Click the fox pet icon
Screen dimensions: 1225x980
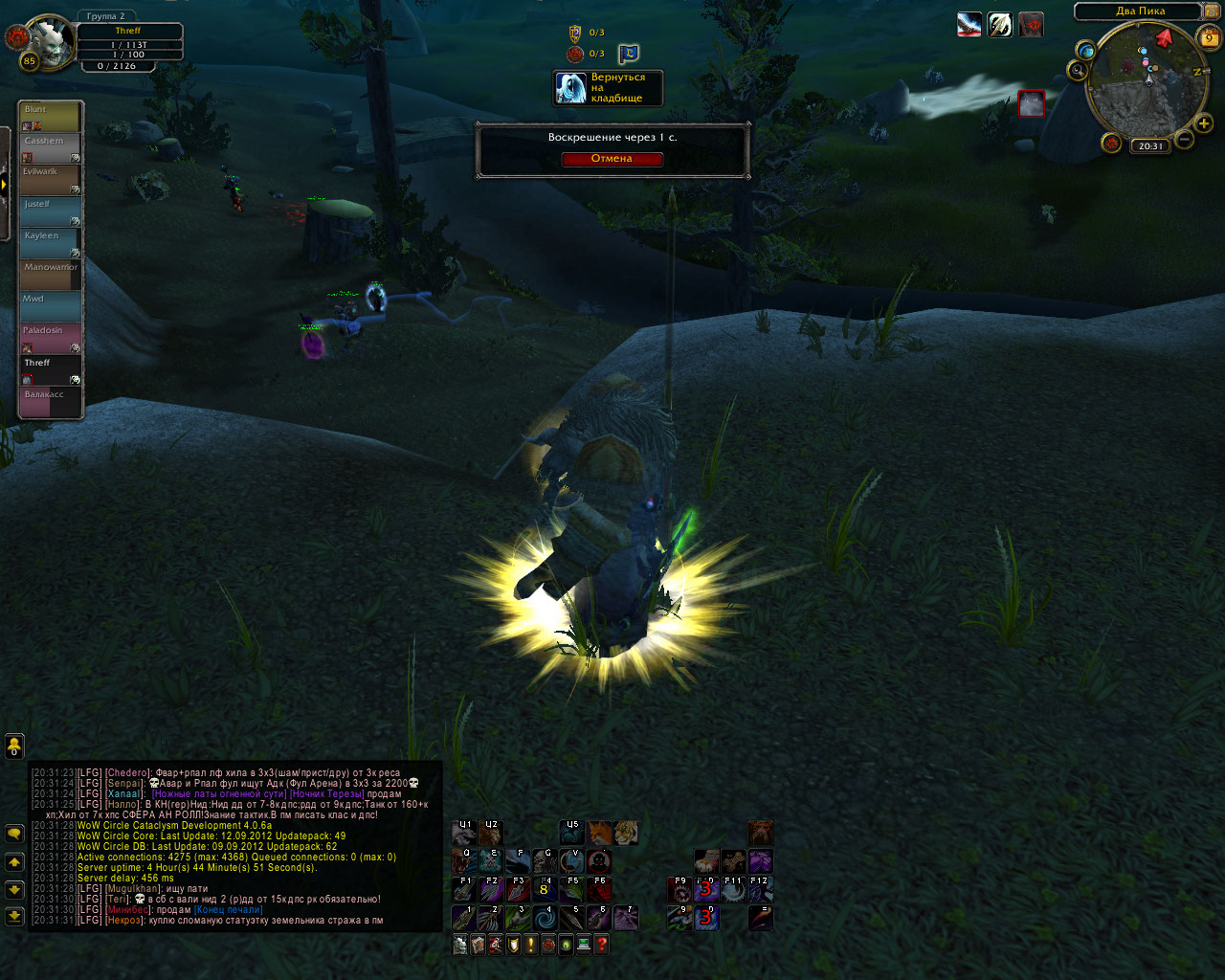600,832
